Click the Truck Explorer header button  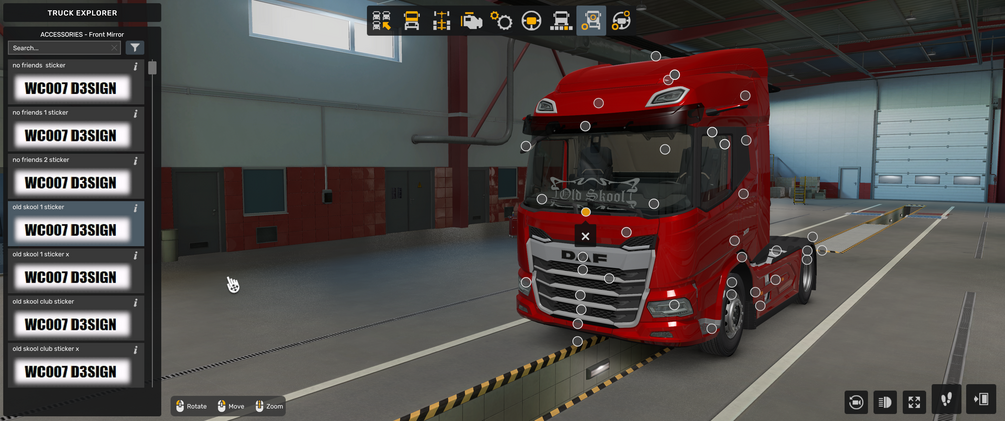tap(82, 13)
